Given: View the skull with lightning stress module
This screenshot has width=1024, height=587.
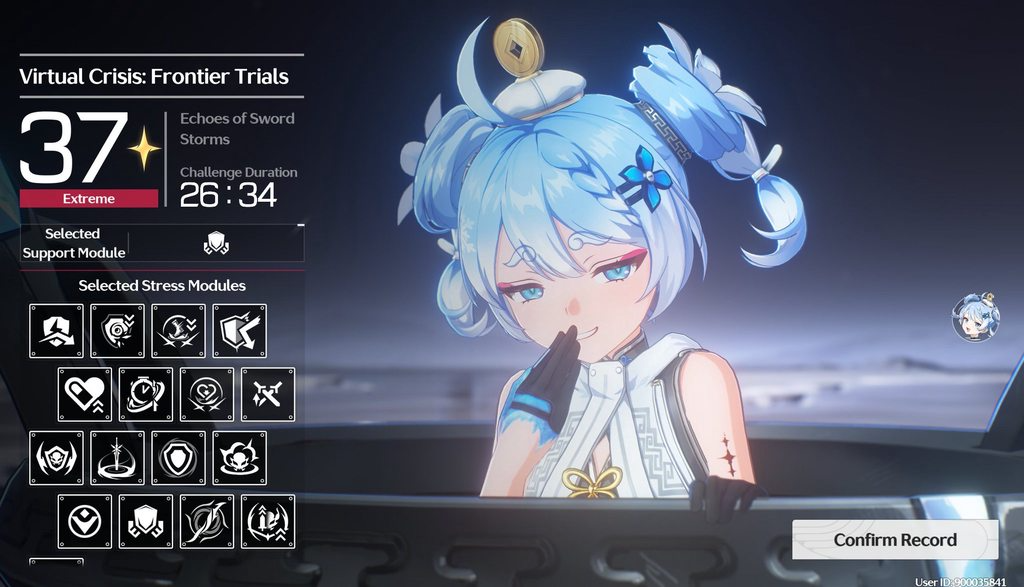Looking at the screenshot, I should tap(57, 458).
